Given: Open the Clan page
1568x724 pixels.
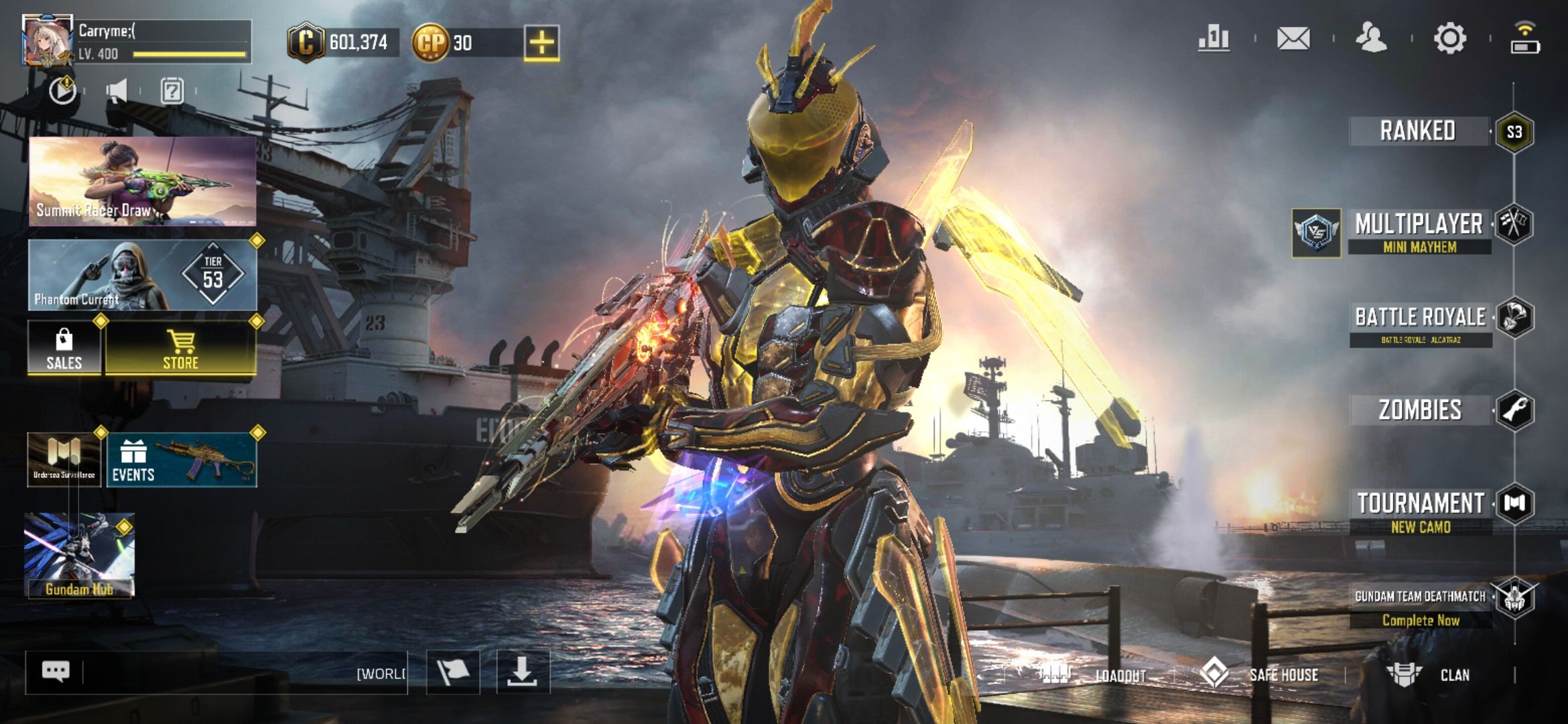Looking at the screenshot, I should pos(1434,675).
